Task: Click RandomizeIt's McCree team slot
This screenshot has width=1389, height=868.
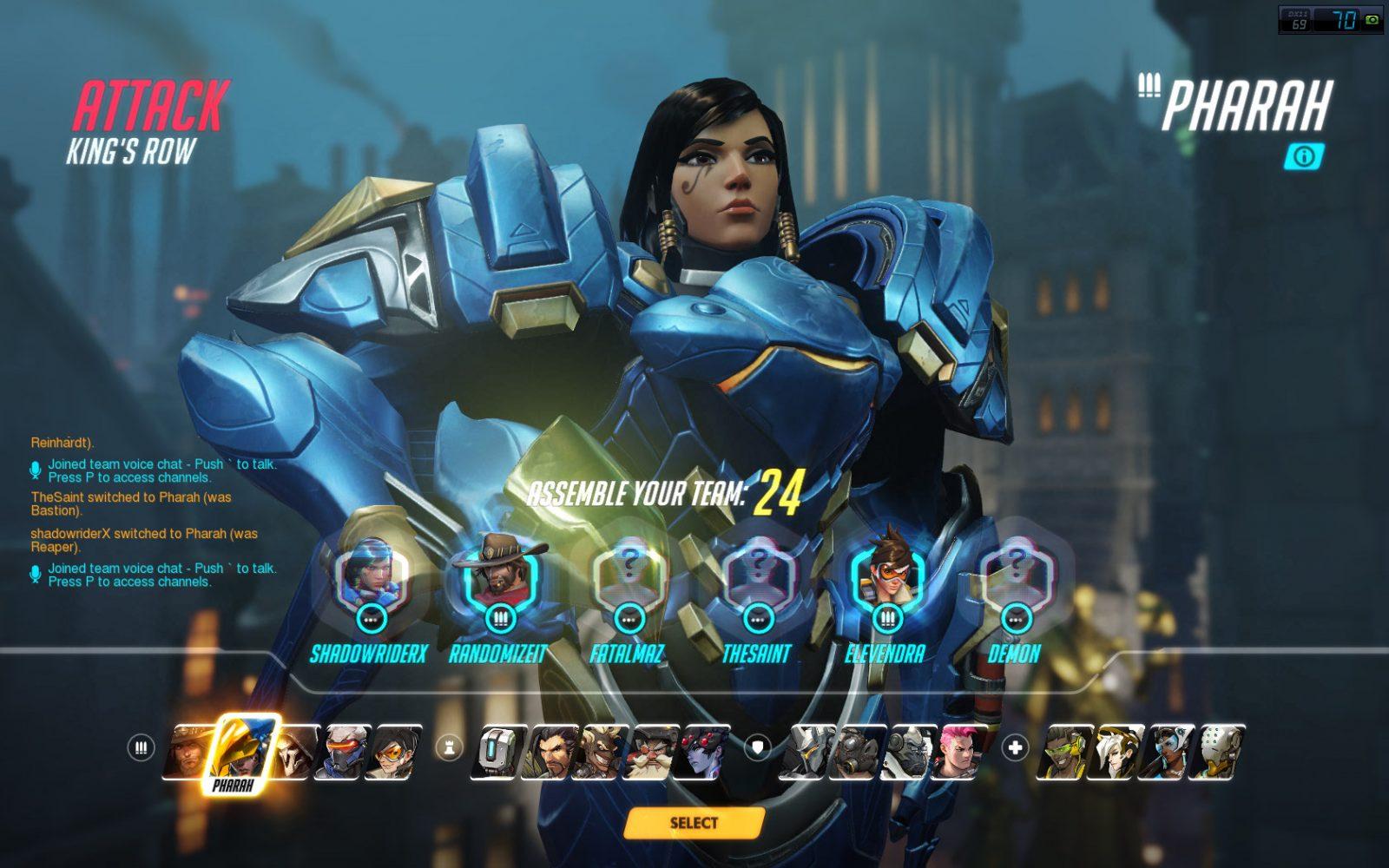Action: point(499,577)
